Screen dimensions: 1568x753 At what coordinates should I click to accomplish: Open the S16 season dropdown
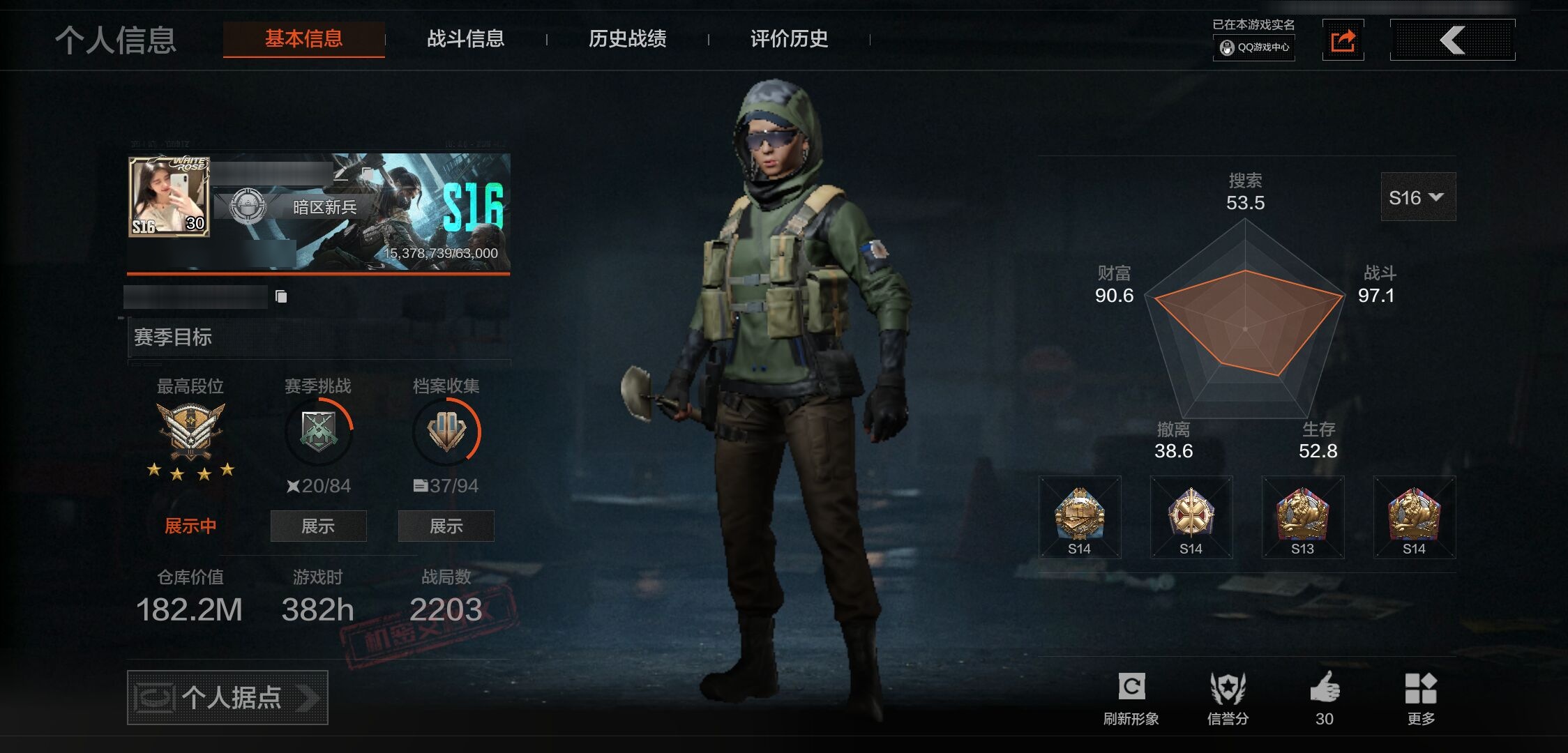pos(1417,197)
